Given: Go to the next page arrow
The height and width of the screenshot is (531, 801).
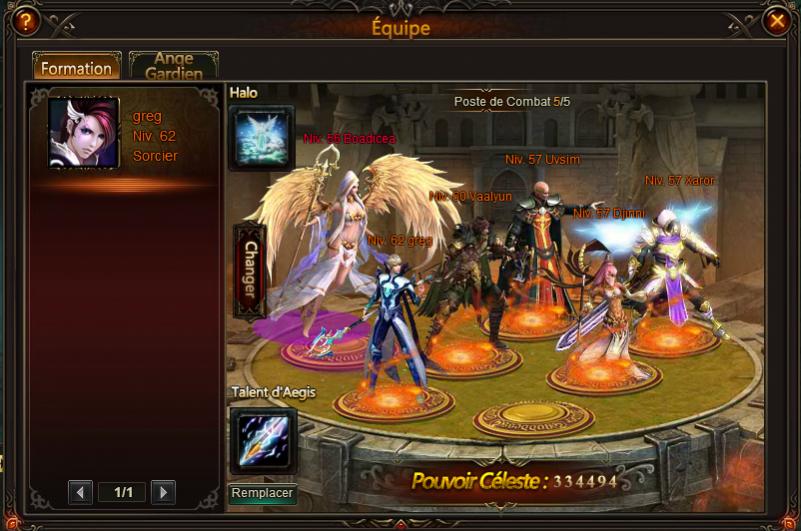Looking at the screenshot, I should 163,492.
